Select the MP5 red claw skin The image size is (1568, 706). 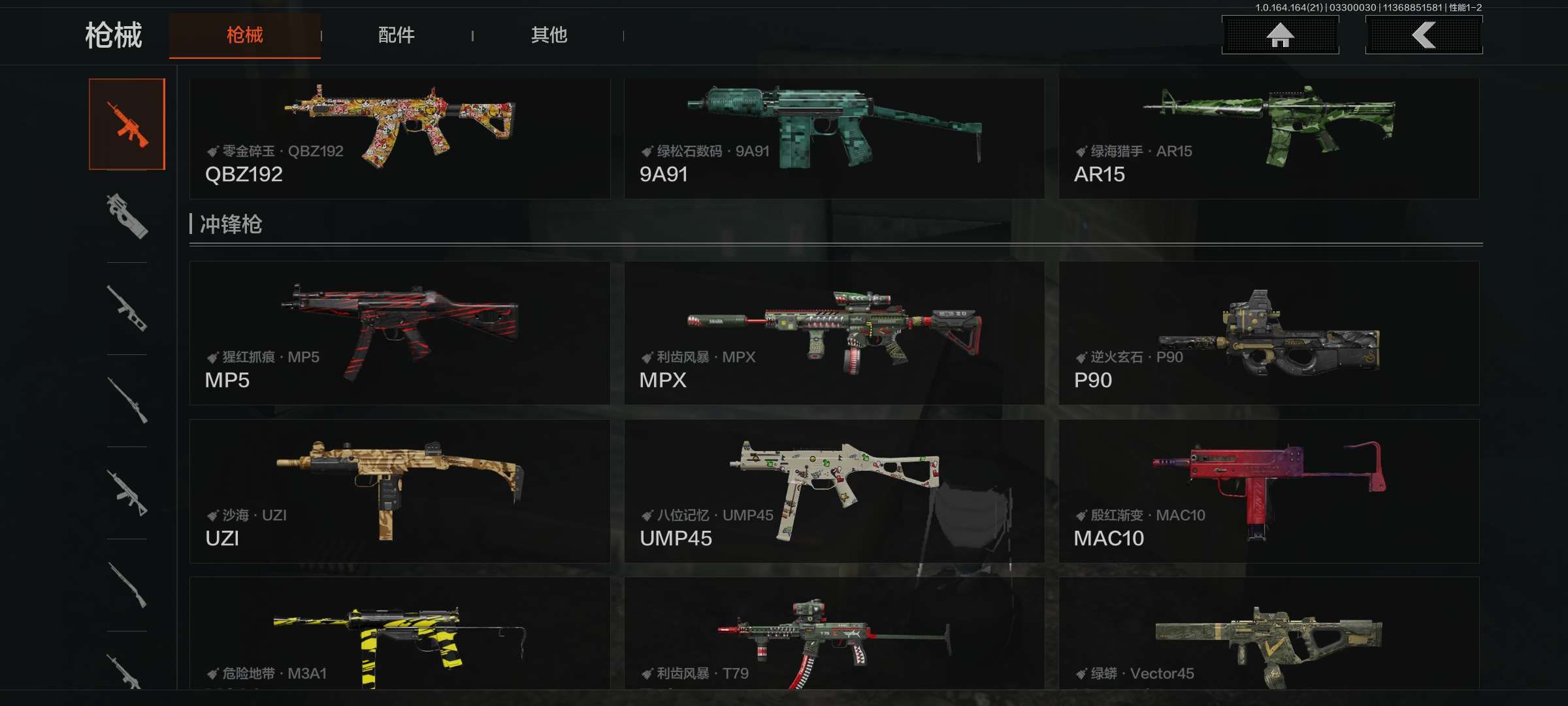click(399, 333)
